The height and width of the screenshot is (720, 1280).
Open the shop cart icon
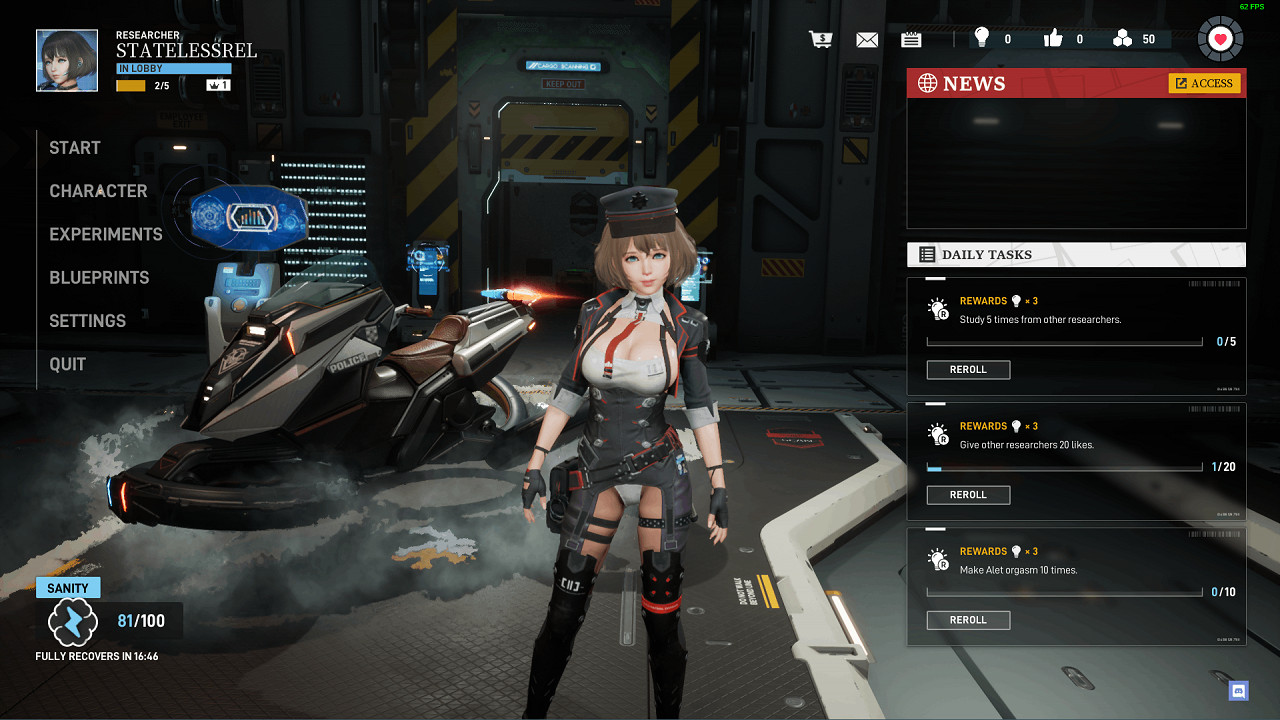click(821, 39)
